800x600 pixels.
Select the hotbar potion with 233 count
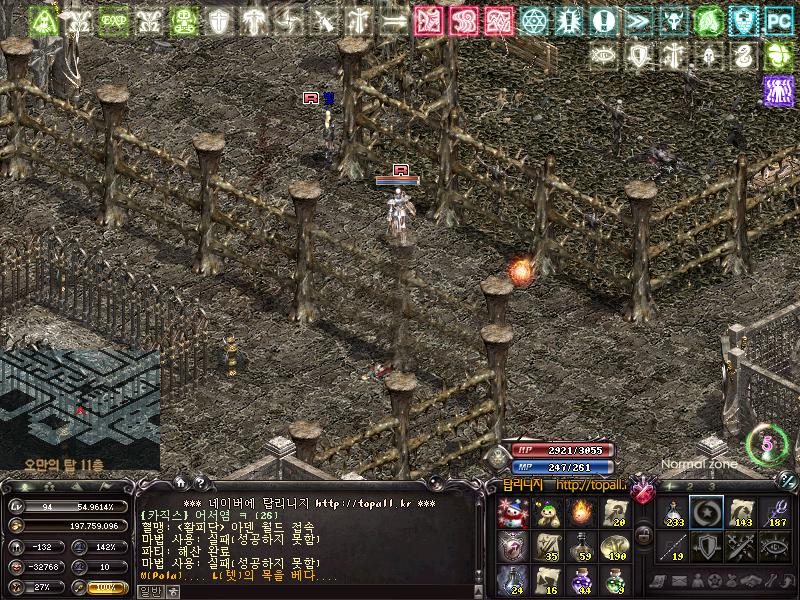click(673, 513)
